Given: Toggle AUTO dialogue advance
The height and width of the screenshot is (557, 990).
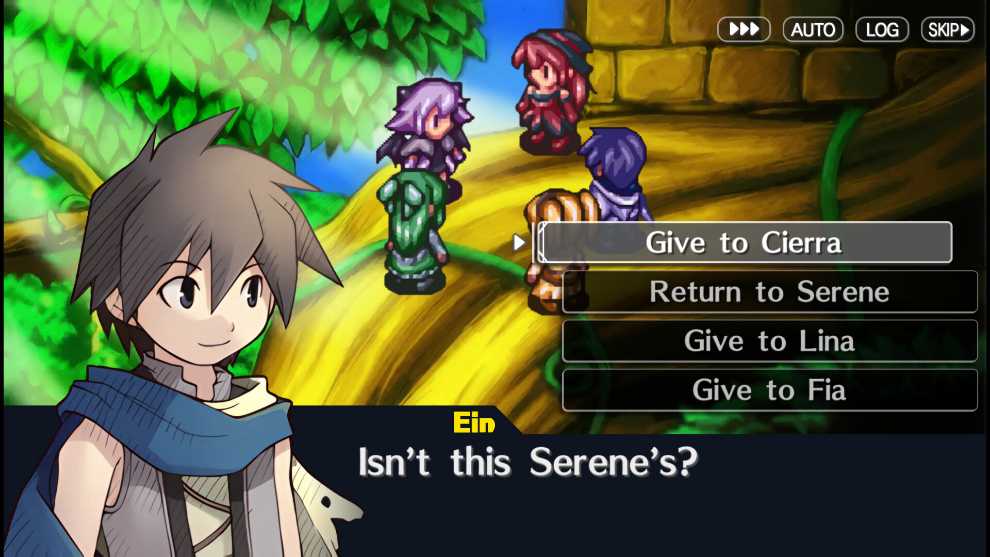Looking at the screenshot, I should (813, 30).
